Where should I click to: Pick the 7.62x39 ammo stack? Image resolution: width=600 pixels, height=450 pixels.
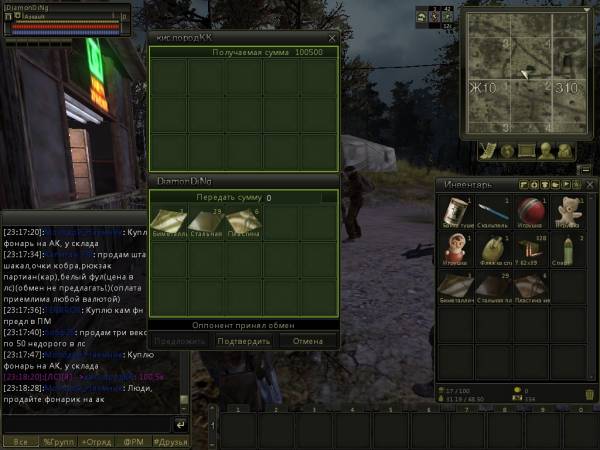point(531,251)
